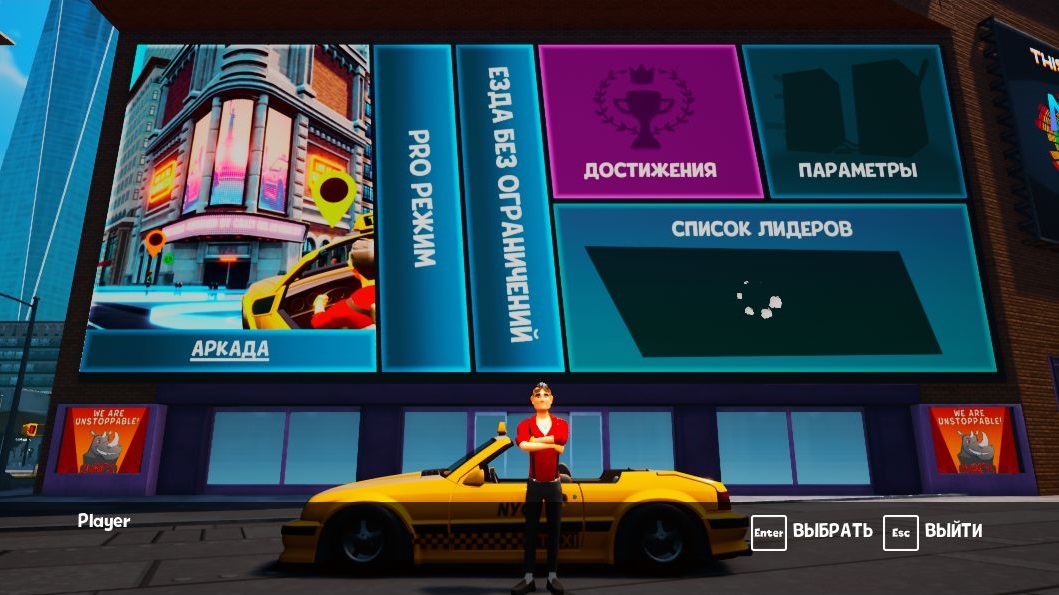Click the Выйти exit label

tap(952, 531)
